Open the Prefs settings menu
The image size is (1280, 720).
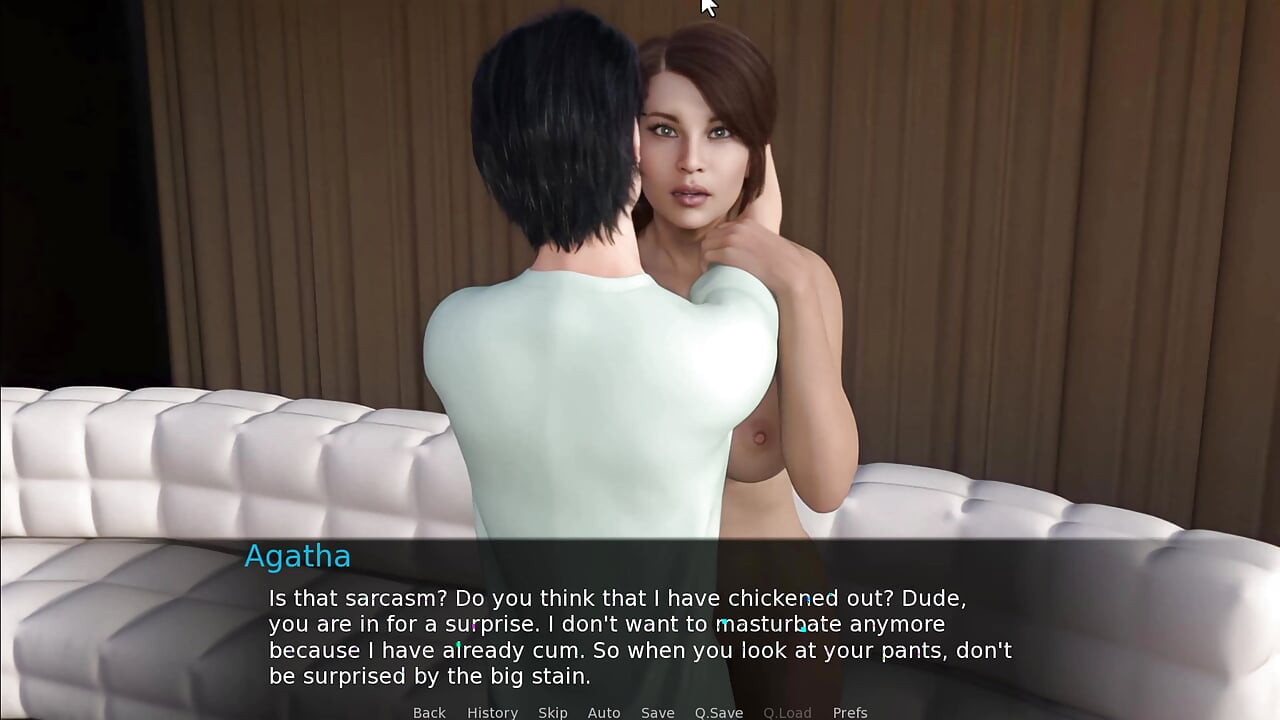(850, 712)
